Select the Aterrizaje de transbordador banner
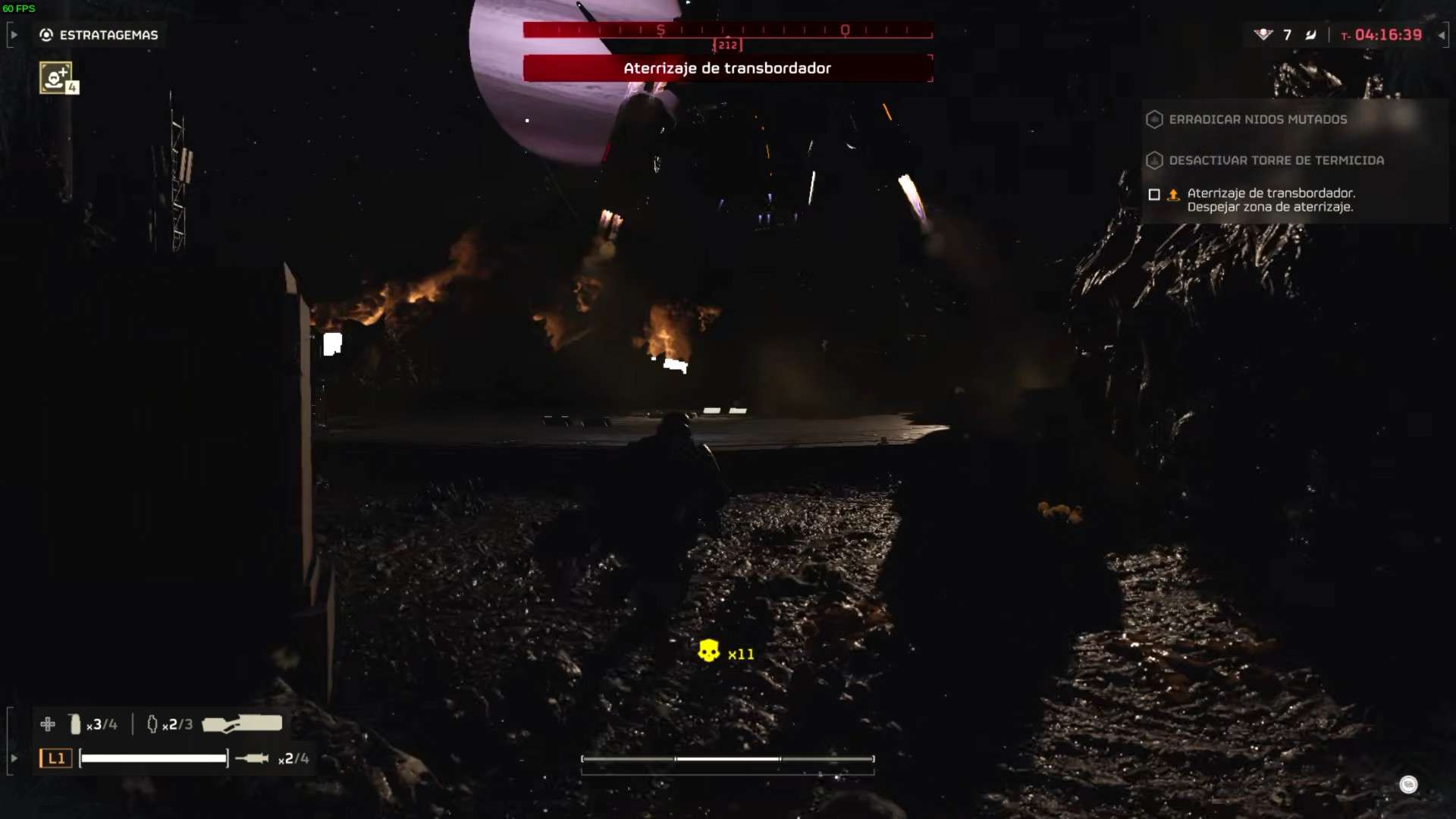The image size is (1456, 819). coord(726,68)
